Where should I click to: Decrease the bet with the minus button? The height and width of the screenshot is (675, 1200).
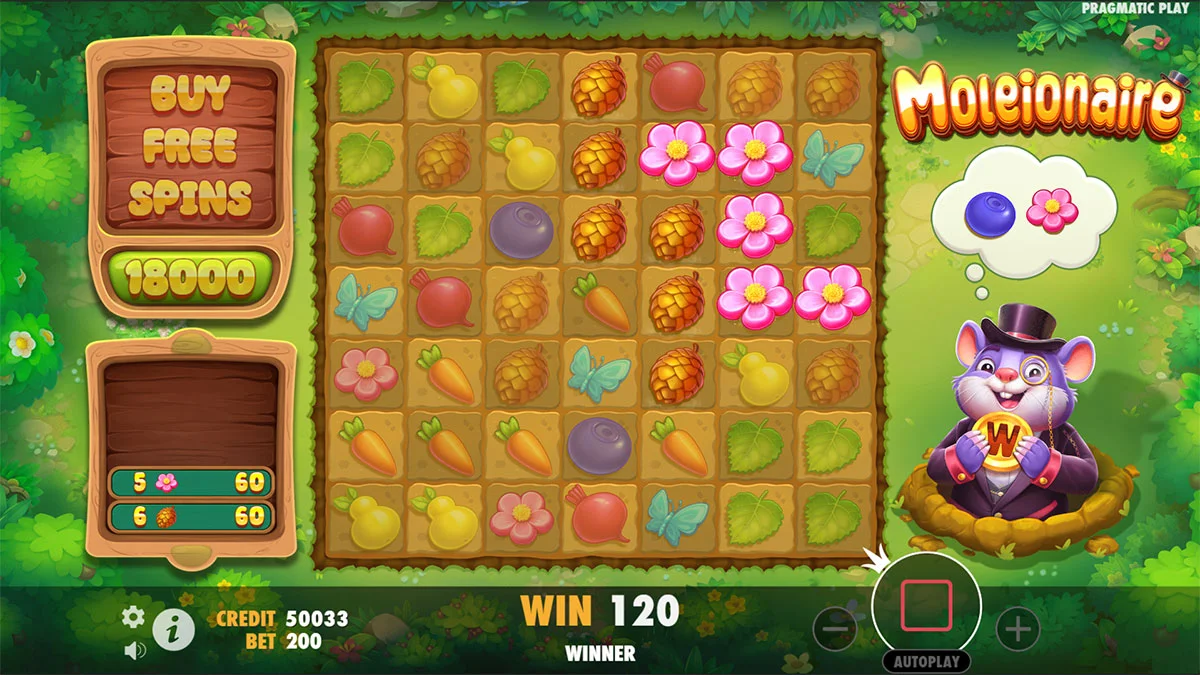click(x=835, y=629)
